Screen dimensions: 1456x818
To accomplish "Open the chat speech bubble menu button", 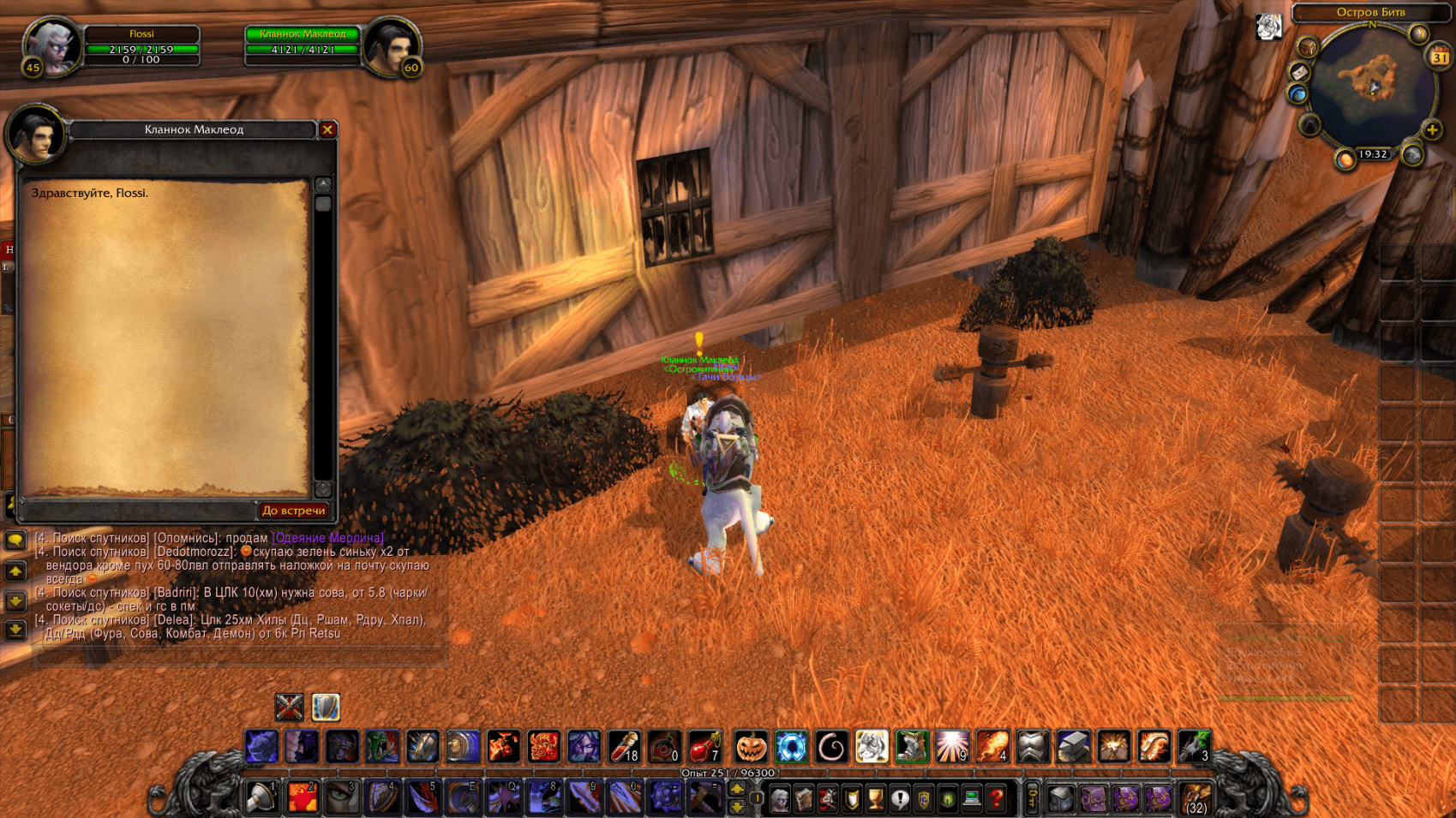I will 15,540.
